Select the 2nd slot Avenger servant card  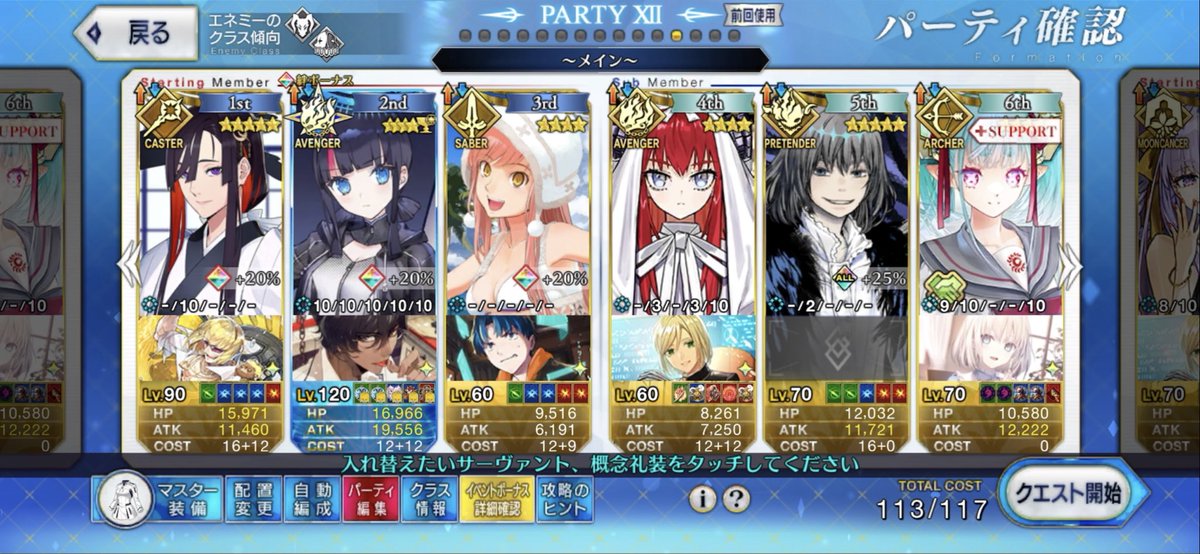point(363,210)
